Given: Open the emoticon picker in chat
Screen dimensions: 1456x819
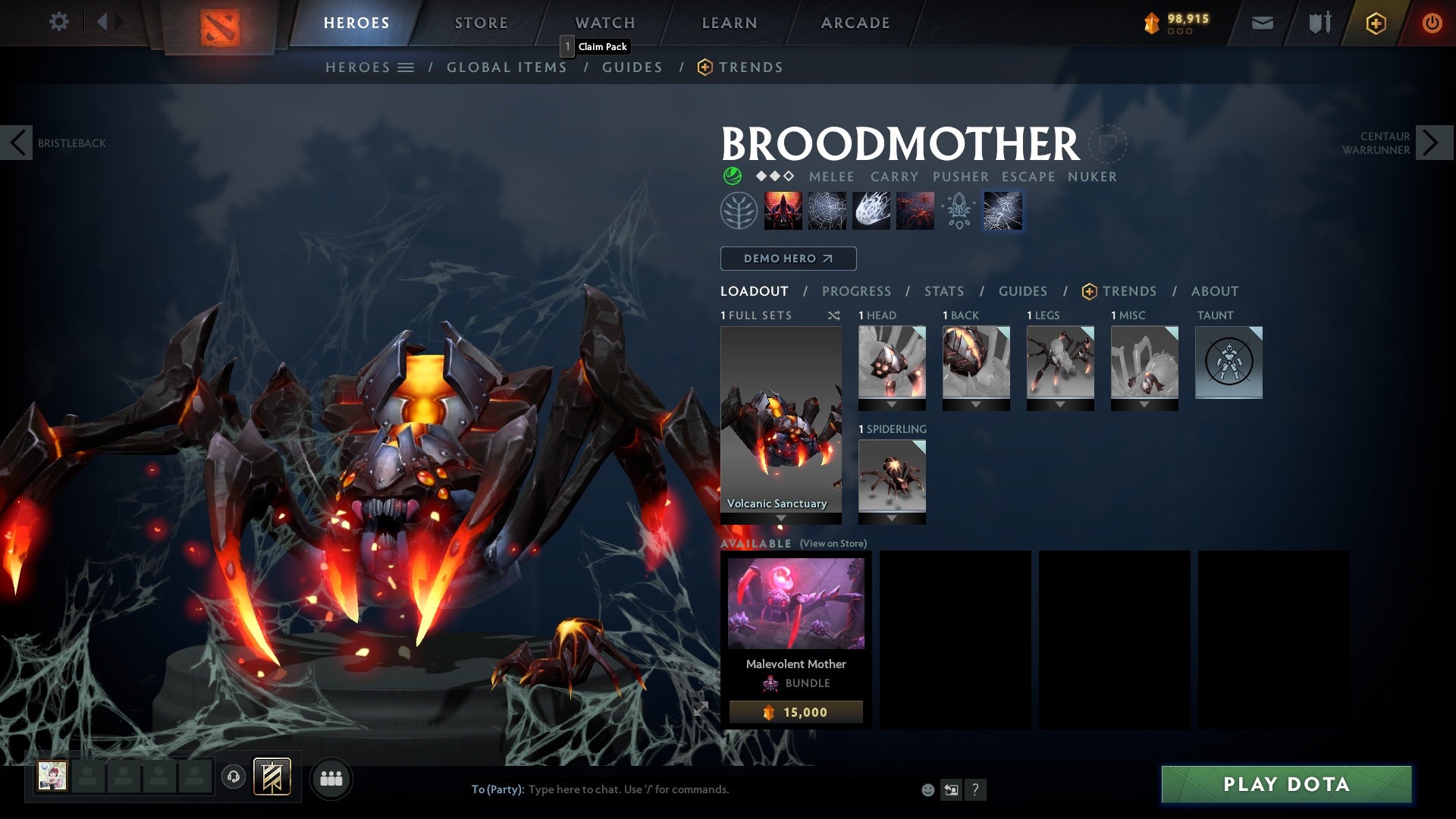Looking at the screenshot, I should 927,789.
